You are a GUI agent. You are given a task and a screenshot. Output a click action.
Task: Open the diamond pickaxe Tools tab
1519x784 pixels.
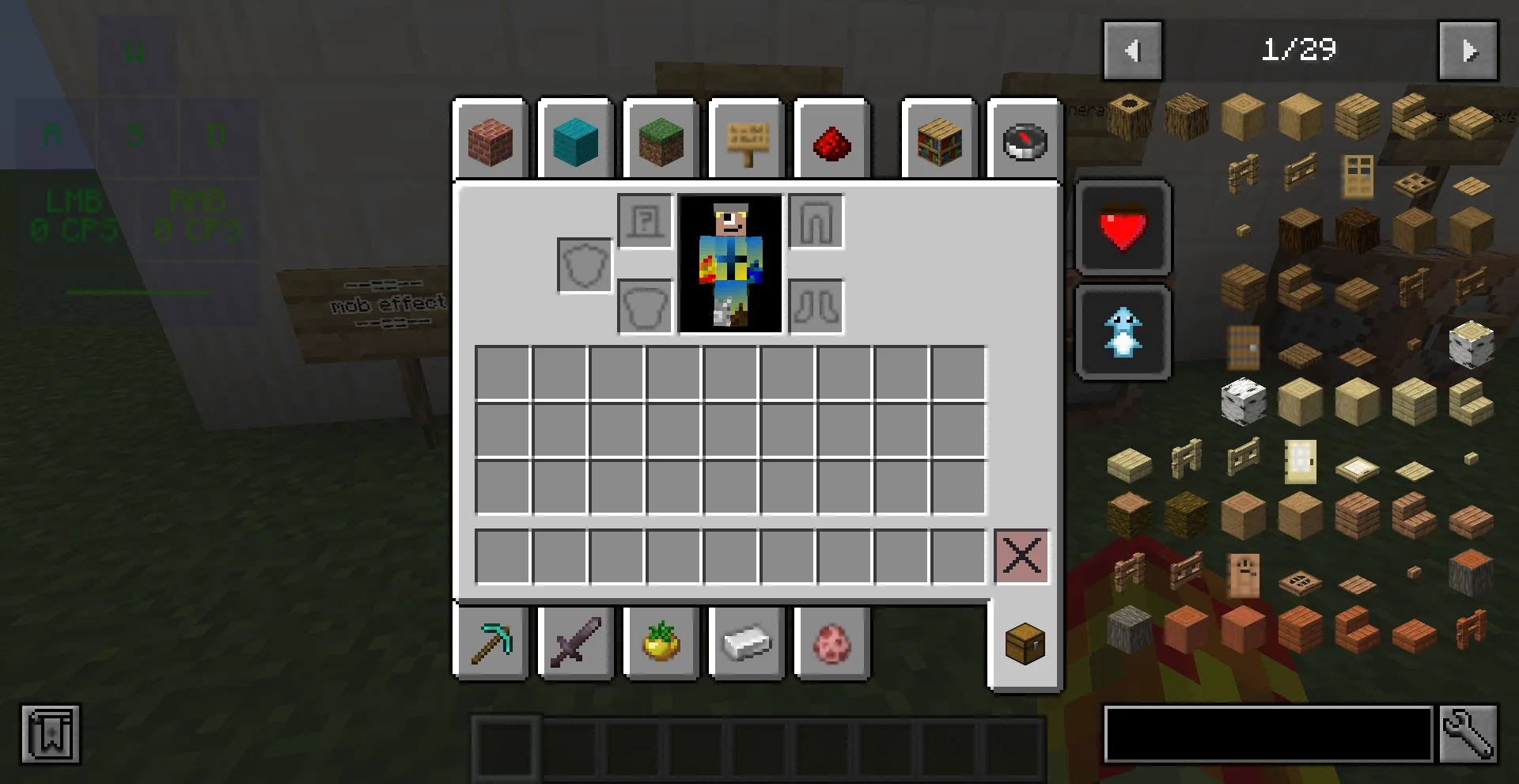coord(491,642)
